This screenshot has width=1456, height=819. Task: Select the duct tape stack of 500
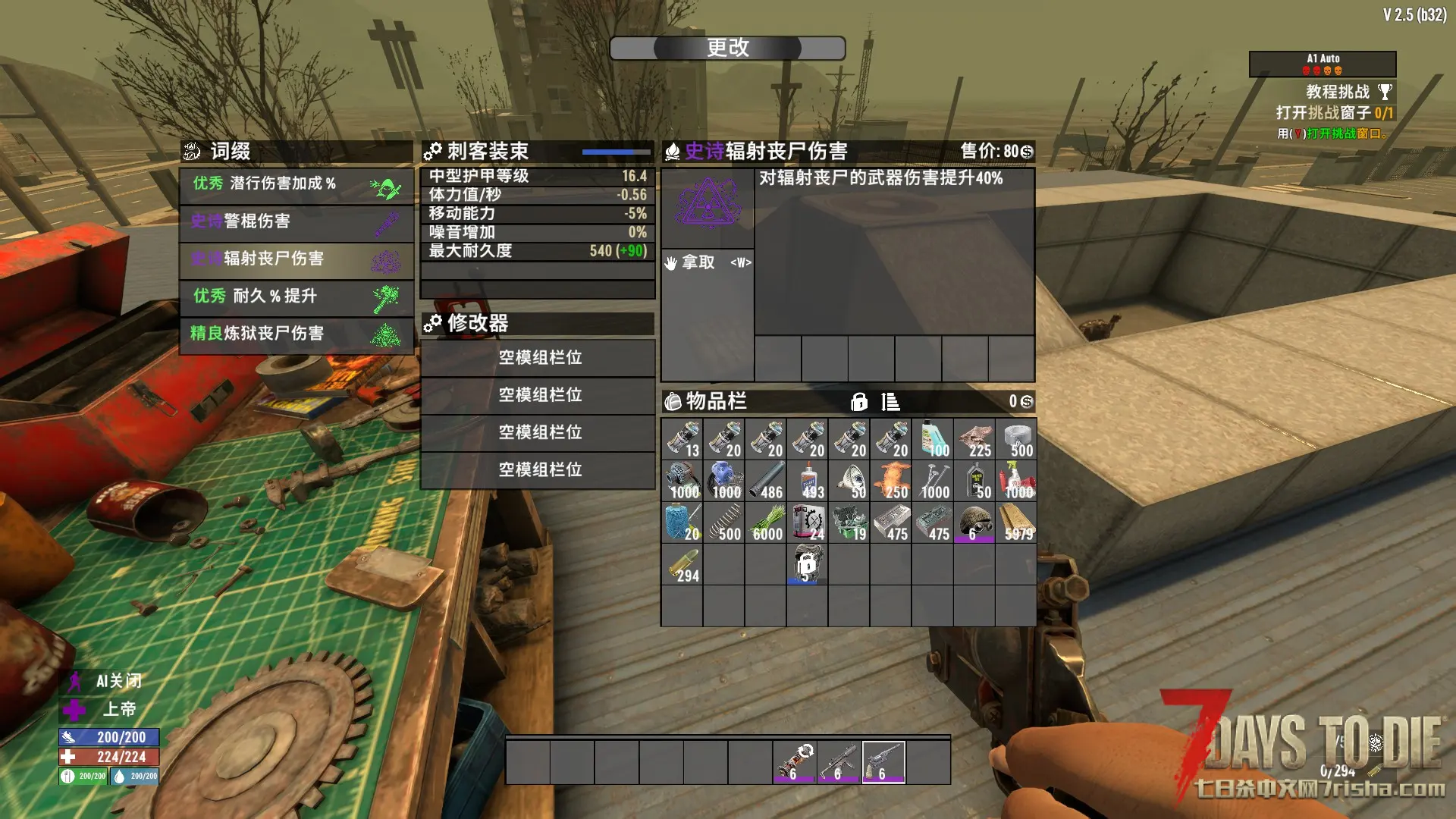pyautogui.click(x=1016, y=440)
